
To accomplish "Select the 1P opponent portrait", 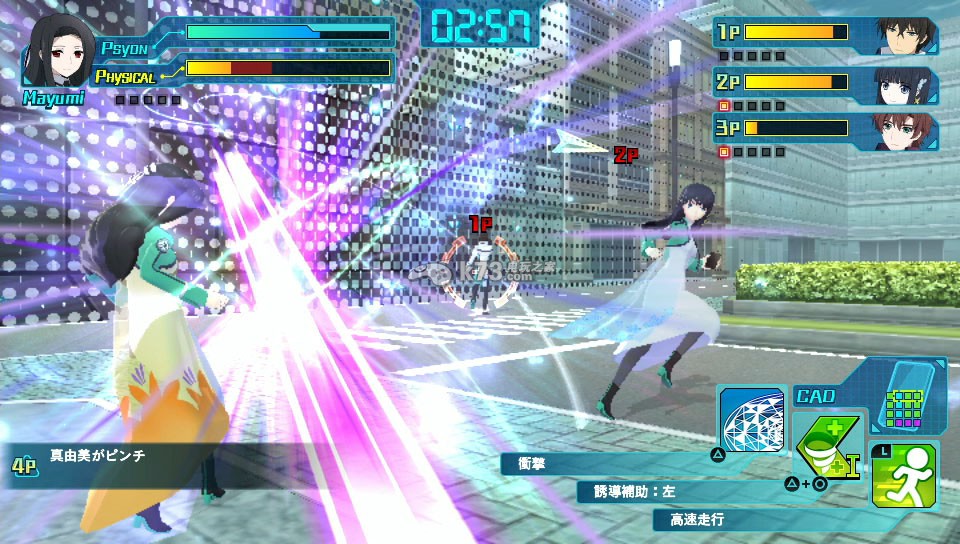I will (907, 34).
